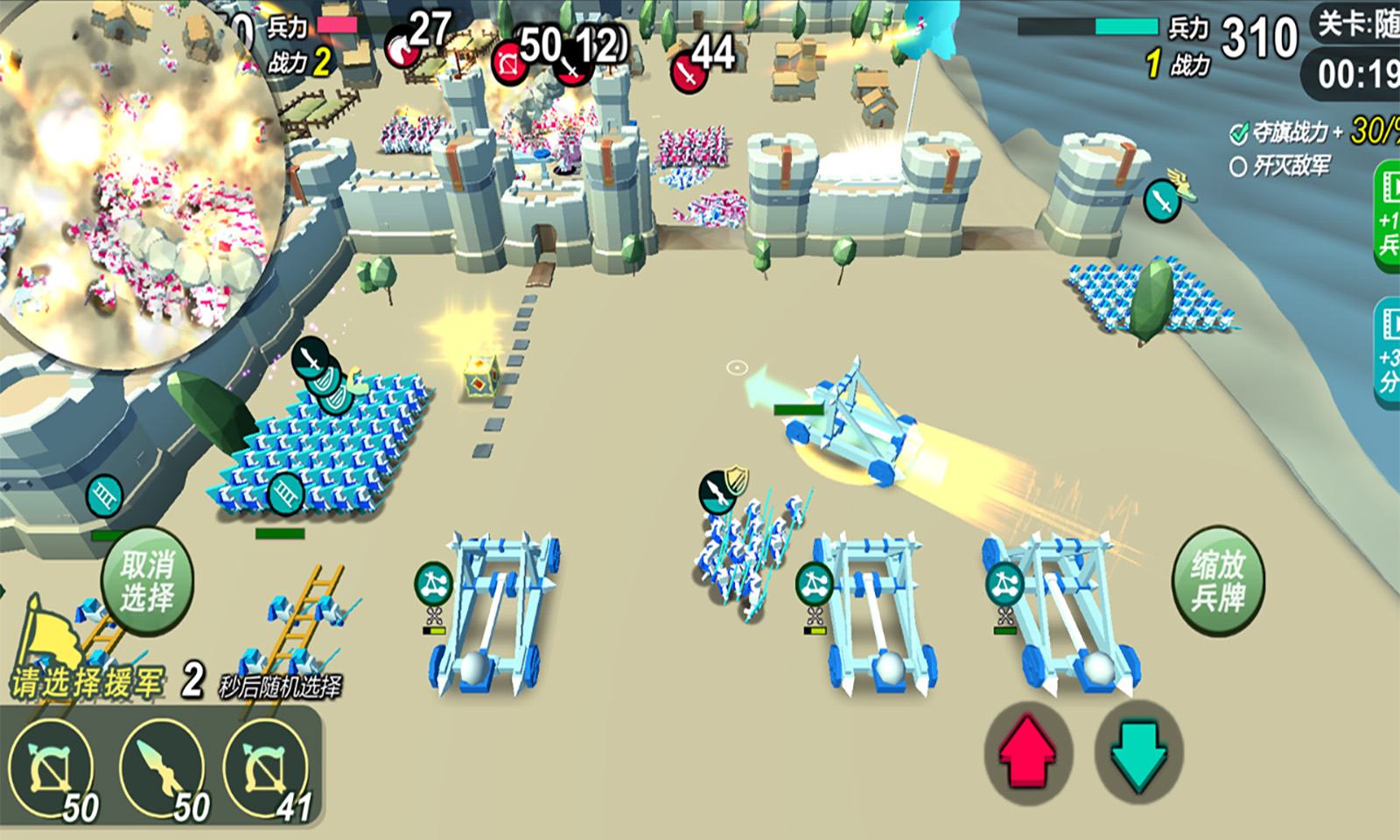
Task: Claim the green +1 兵 video reward
Action: pos(1388,217)
